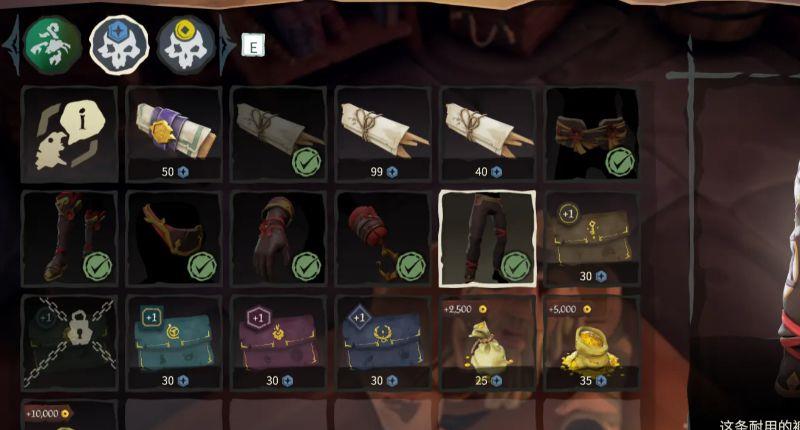Choose the owned dark gloves item
800x430 pixels.
click(x=278, y=238)
